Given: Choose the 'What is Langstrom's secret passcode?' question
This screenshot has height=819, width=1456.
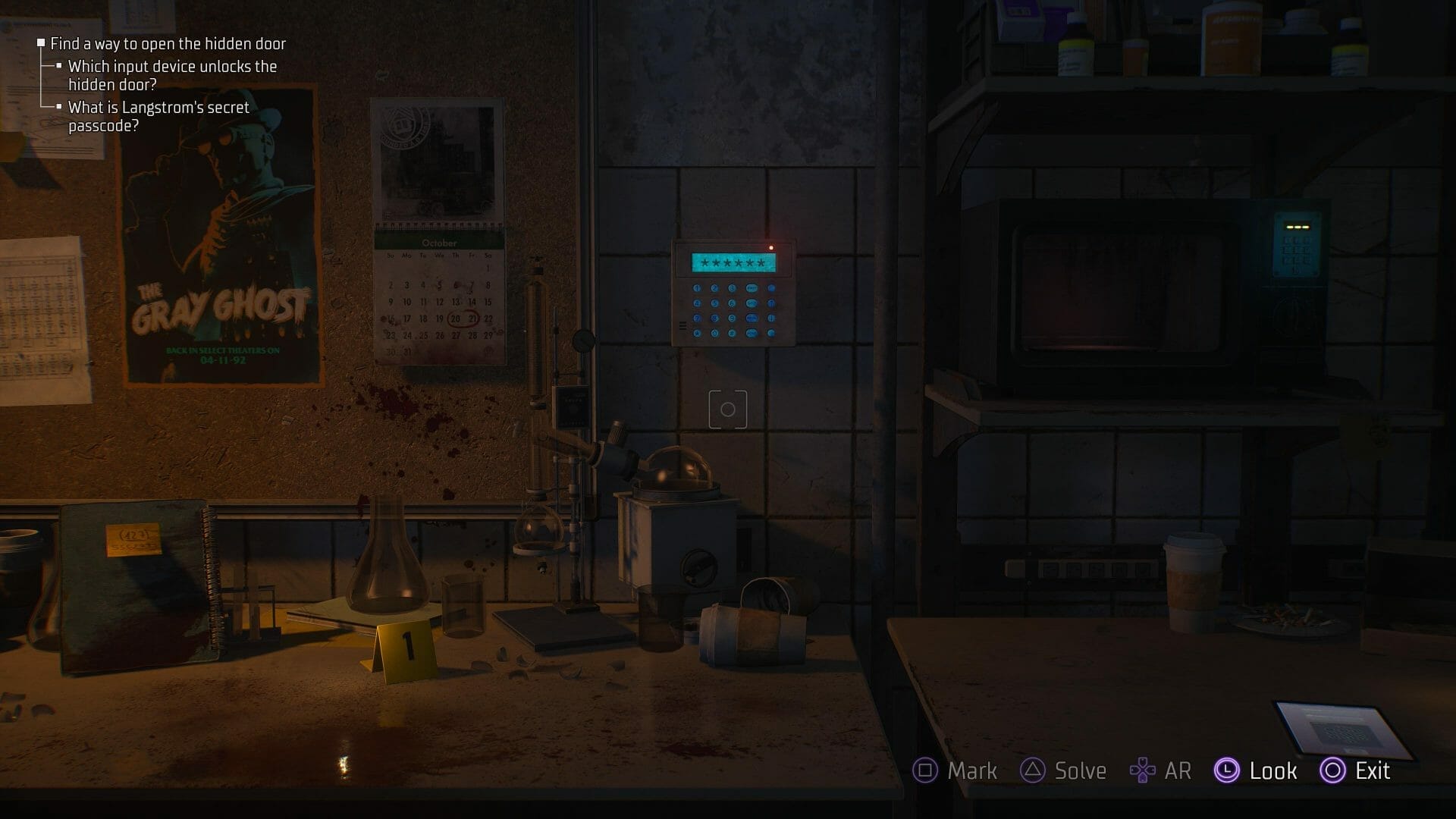Looking at the screenshot, I should click(x=158, y=116).
